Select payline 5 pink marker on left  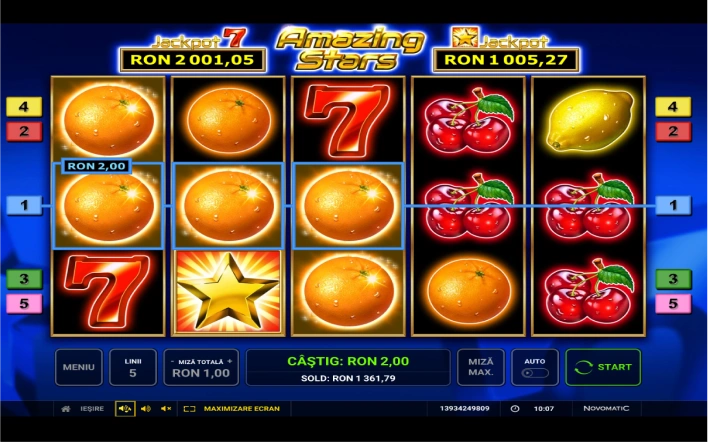pos(25,303)
